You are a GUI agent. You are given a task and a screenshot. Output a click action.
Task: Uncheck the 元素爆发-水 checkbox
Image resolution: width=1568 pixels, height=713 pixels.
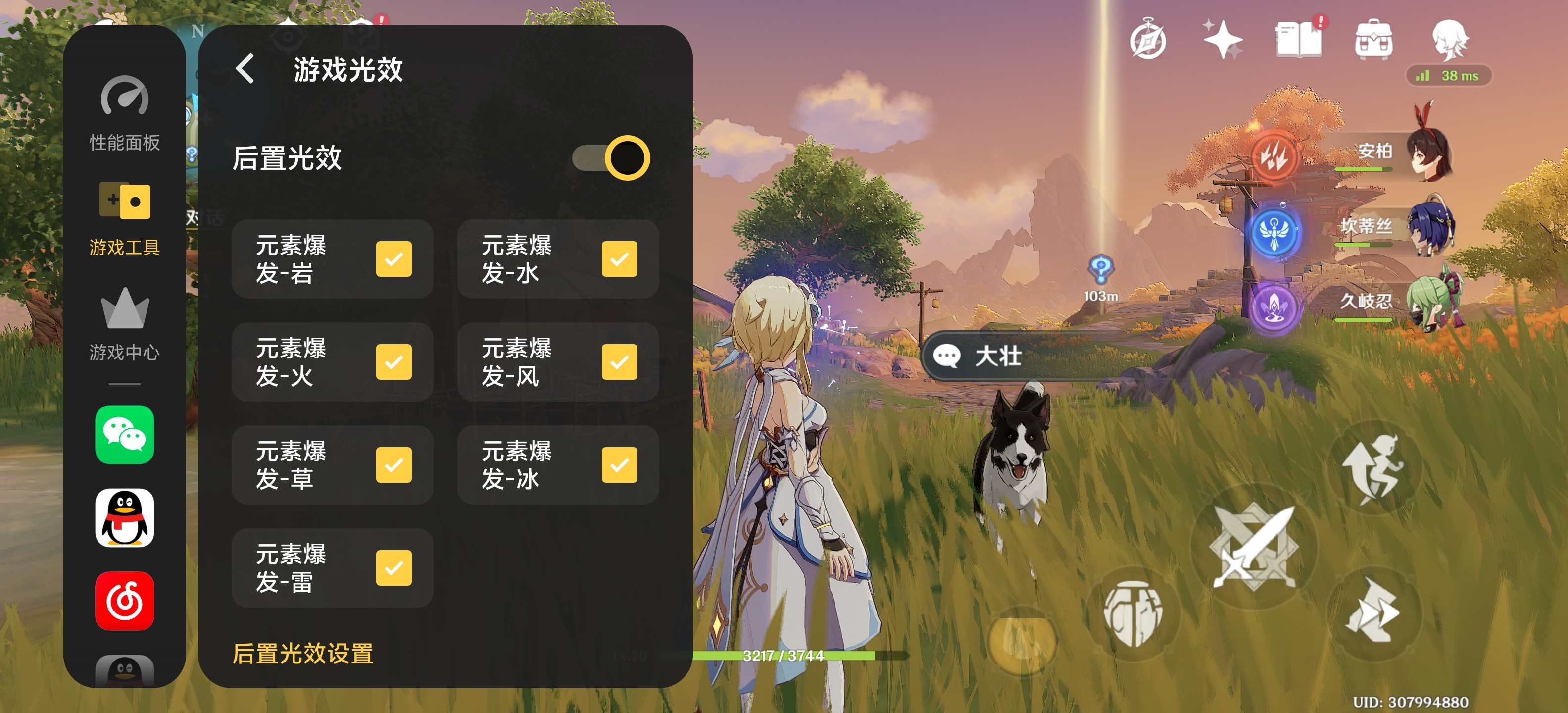619,259
